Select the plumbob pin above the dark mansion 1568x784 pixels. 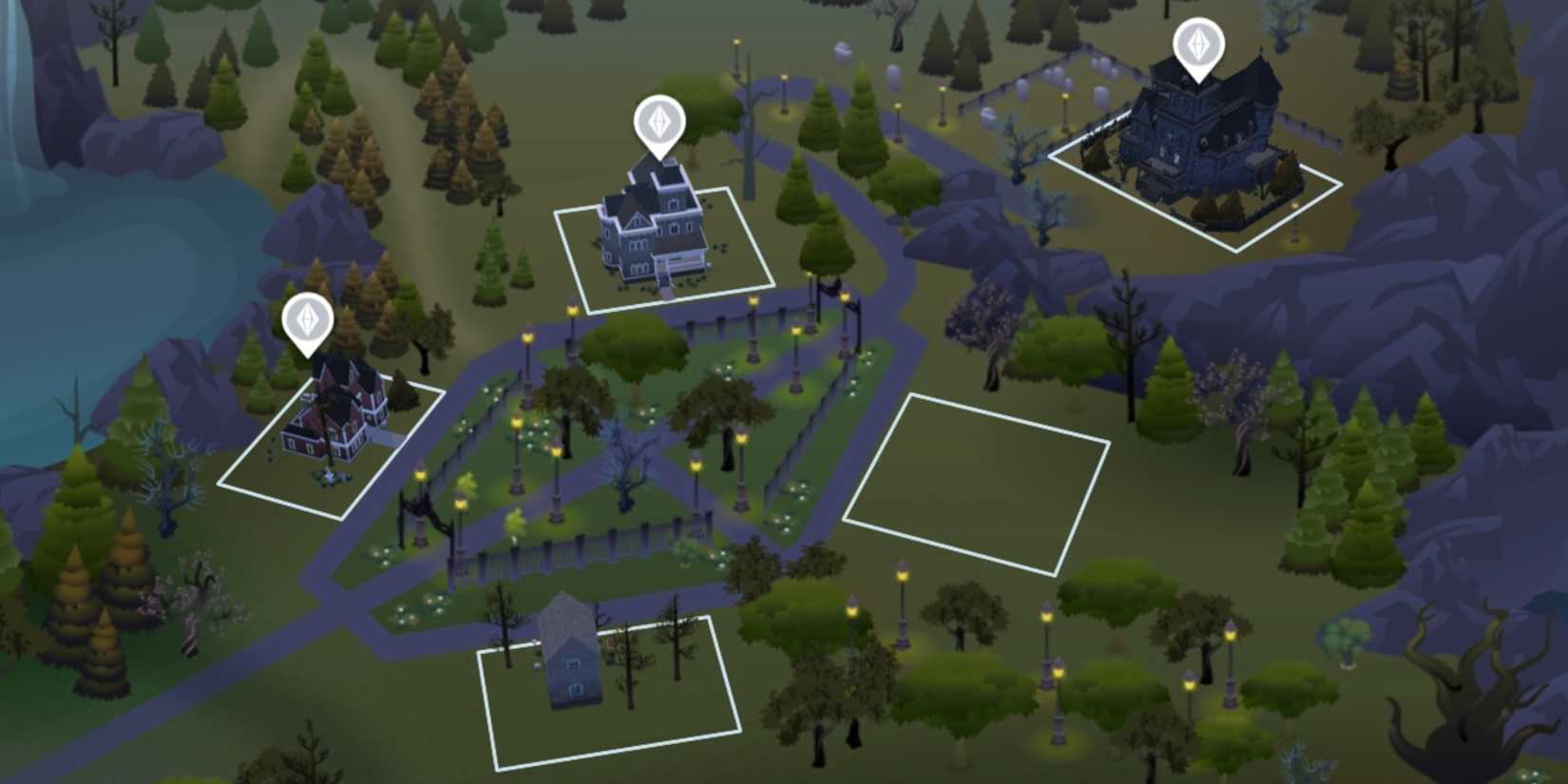[x=1199, y=43]
